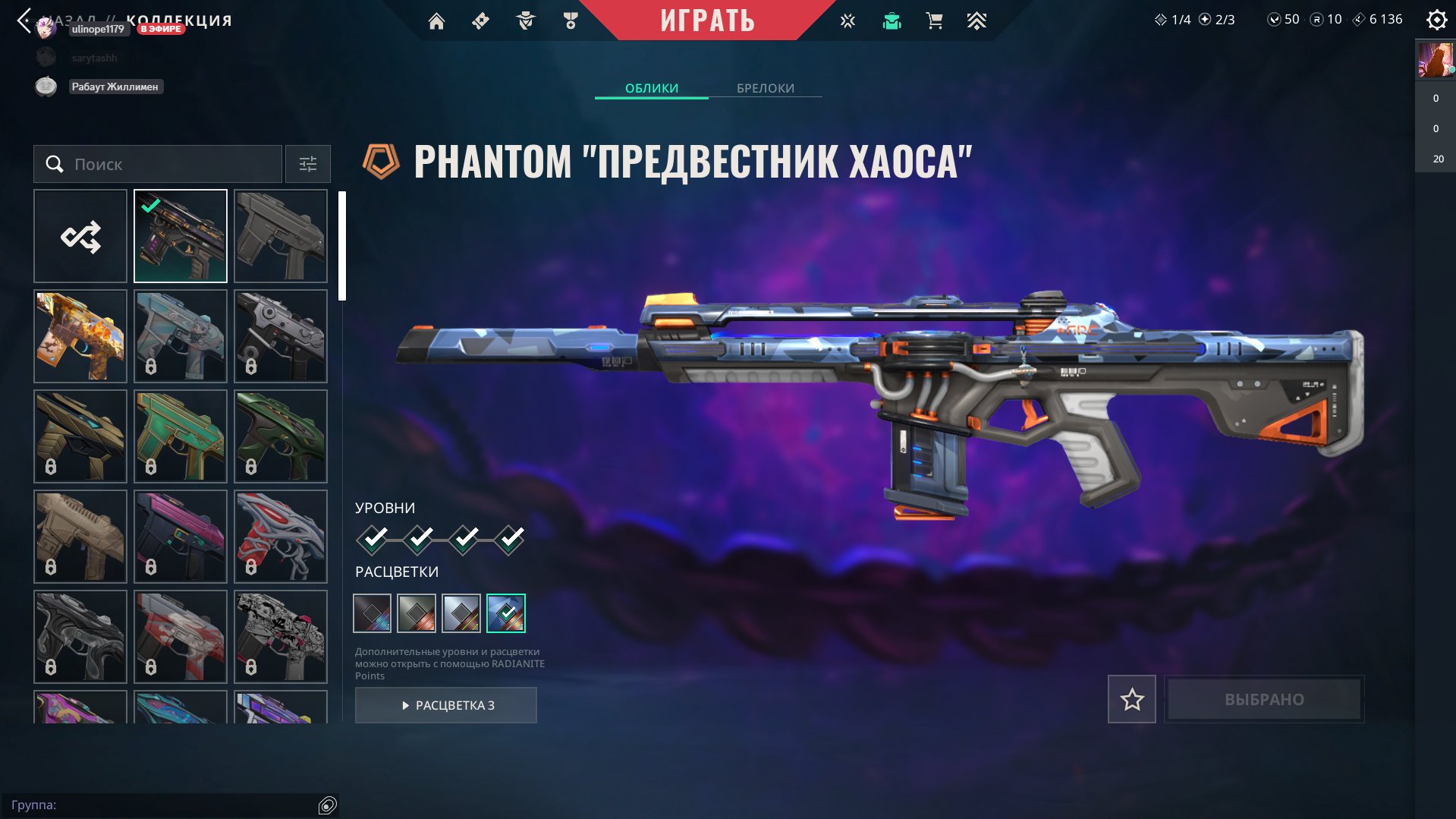
Task: Open the collection backpack icon
Action: [891, 20]
